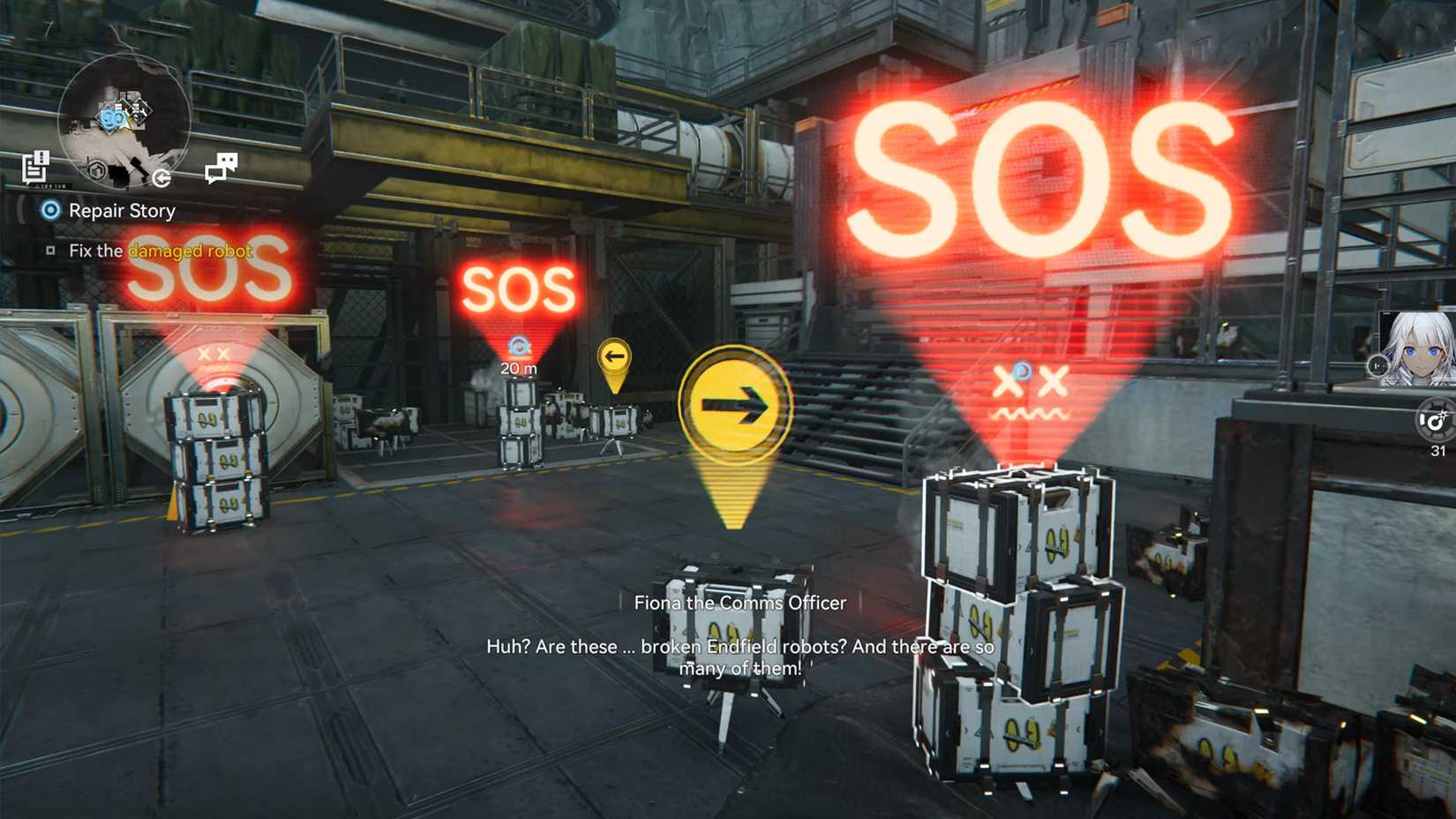Toggle the circular button beside the character portrait

pyautogui.click(x=1377, y=364)
